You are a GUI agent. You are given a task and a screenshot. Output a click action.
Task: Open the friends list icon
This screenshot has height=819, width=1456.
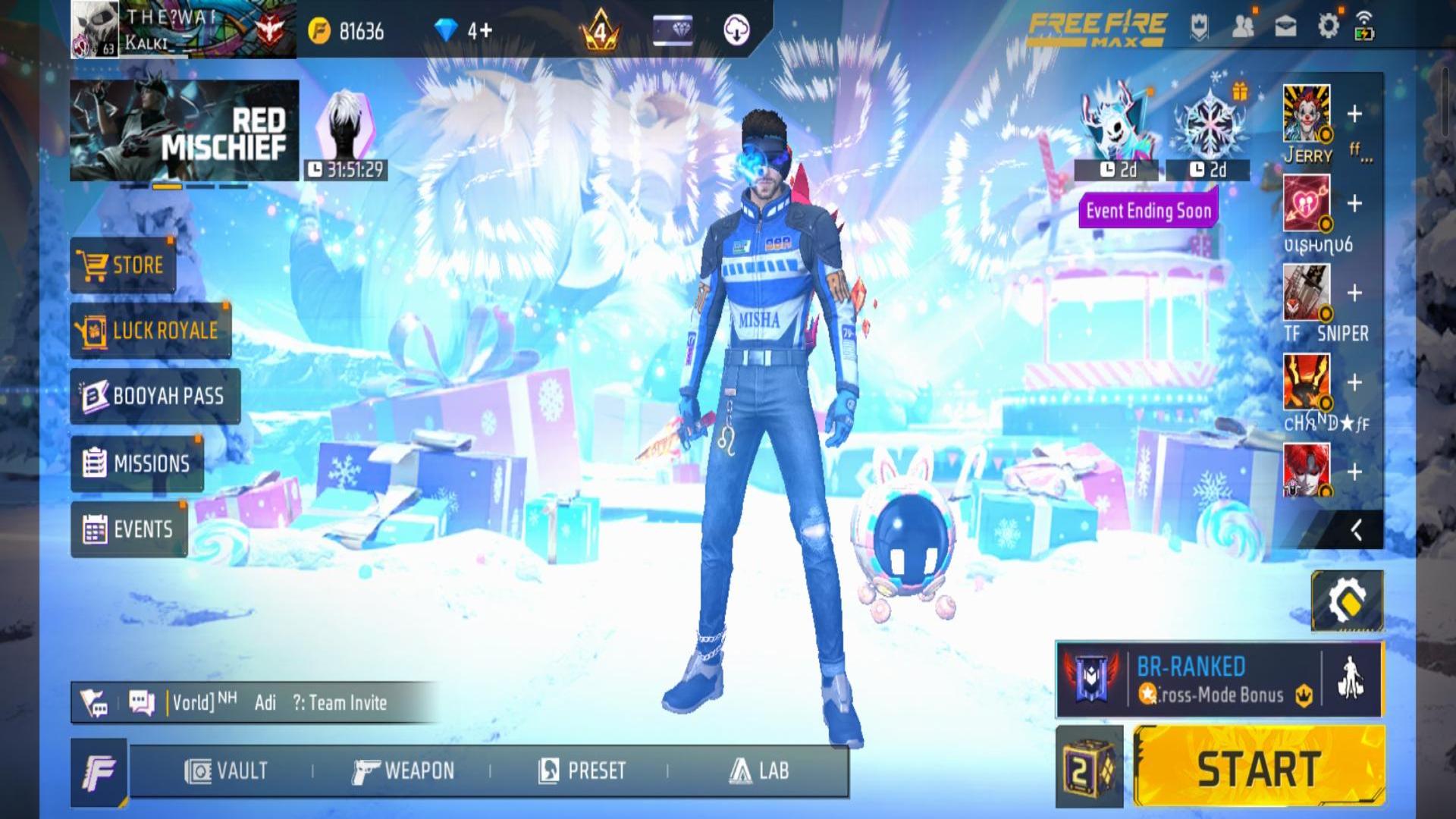[x=1243, y=27]
